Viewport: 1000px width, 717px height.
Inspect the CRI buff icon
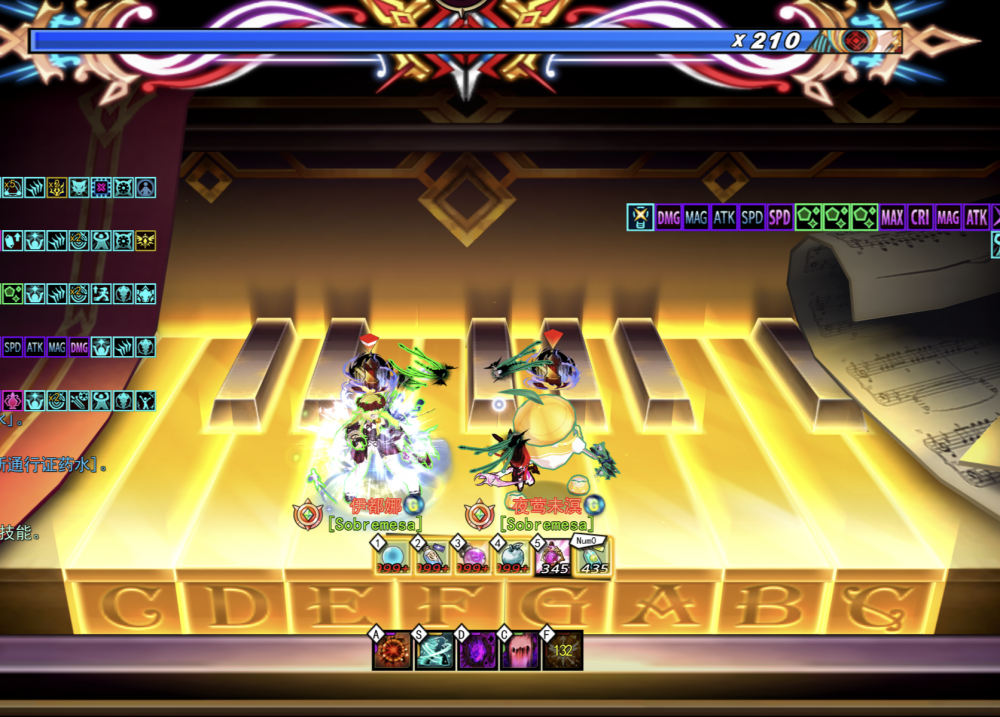click(920, 217)
